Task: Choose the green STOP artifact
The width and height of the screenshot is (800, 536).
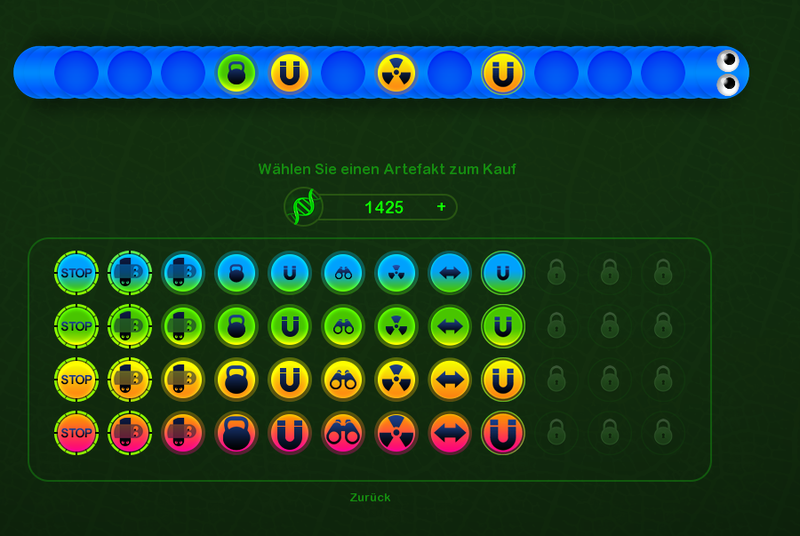Action: [x=76, y=326]
